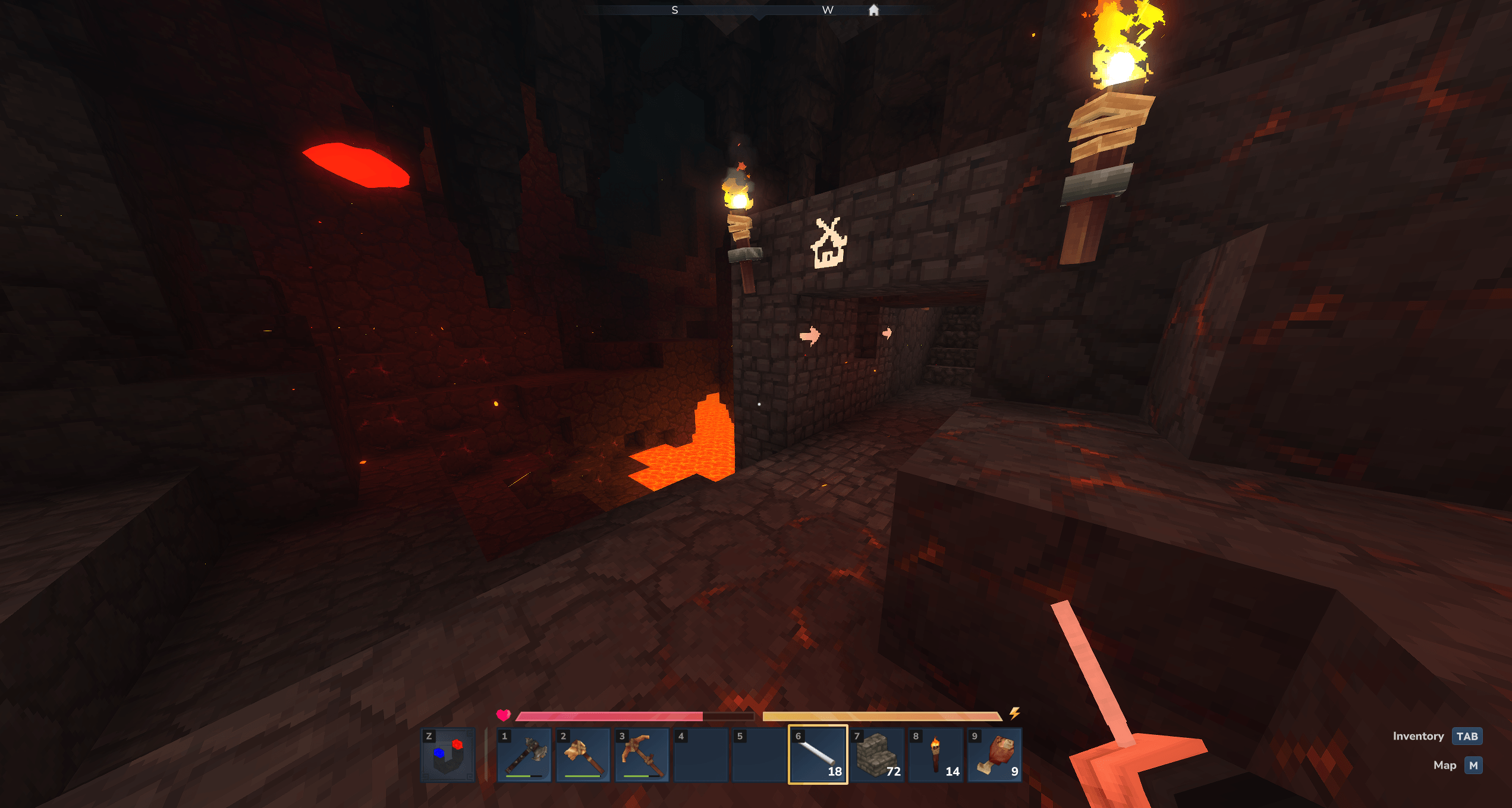The image size is (1512, 808).
Task: Select the battleaxe in hotbar slot 1
Action: coord(524,755)
